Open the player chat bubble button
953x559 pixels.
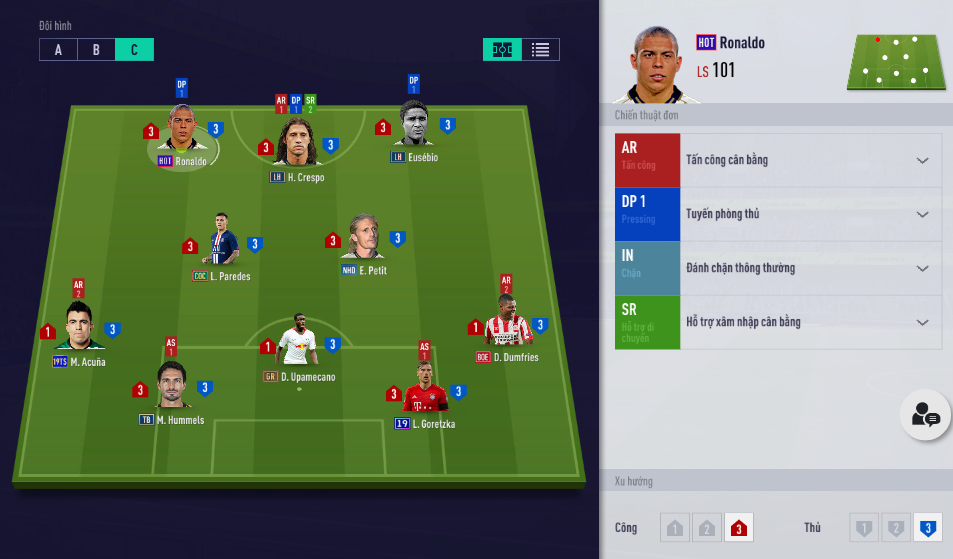925,415
